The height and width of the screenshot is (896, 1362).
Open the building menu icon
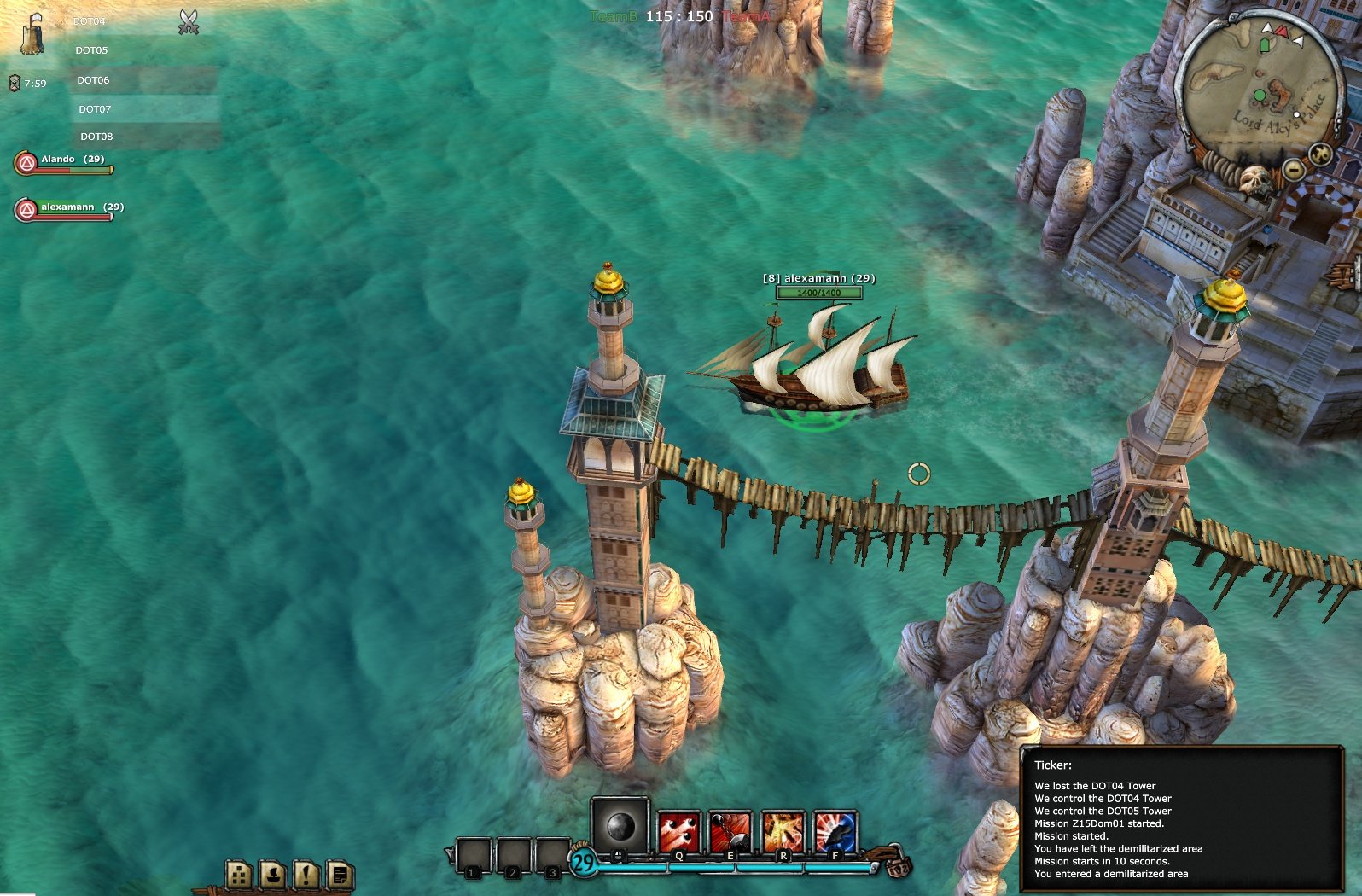[240, 874]
